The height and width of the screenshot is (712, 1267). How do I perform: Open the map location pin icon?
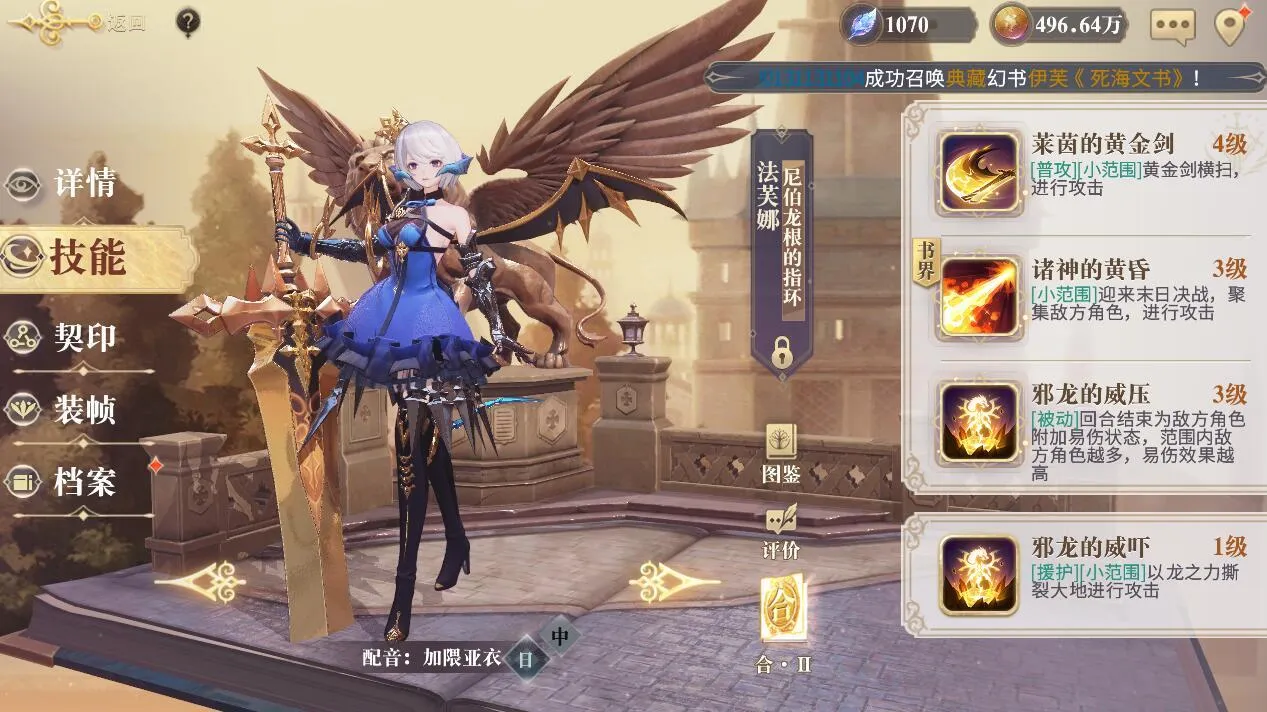coord(1230,26)
